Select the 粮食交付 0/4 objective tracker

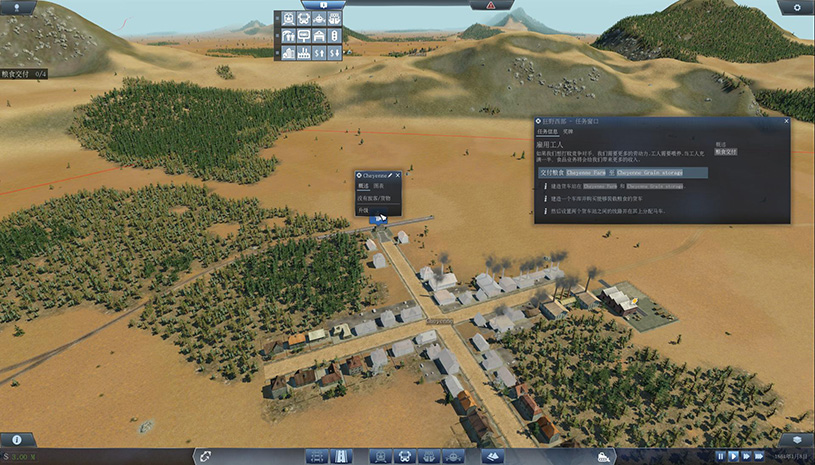(x=24, y=74)
